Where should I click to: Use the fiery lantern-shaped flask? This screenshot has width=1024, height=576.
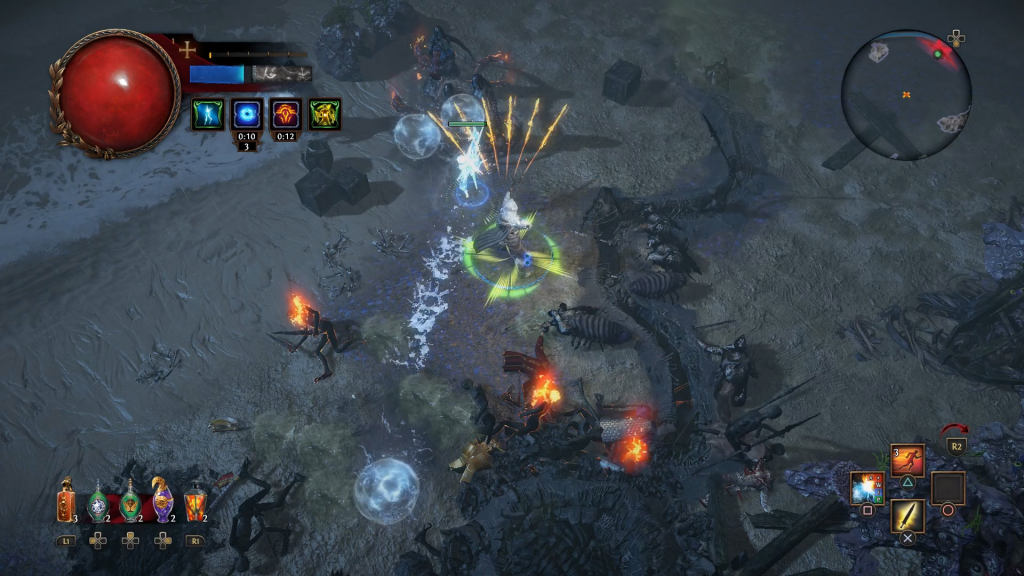click(195, 501)
